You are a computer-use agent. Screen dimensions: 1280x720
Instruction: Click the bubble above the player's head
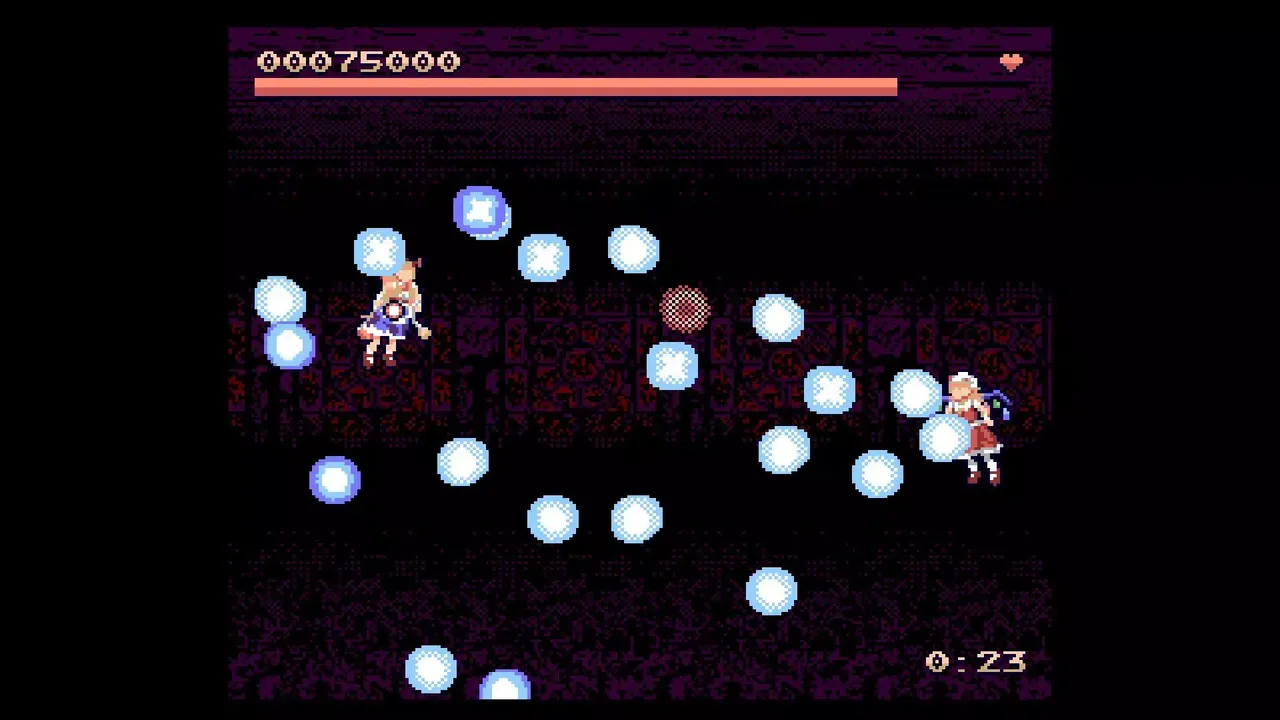coord(380,252)
